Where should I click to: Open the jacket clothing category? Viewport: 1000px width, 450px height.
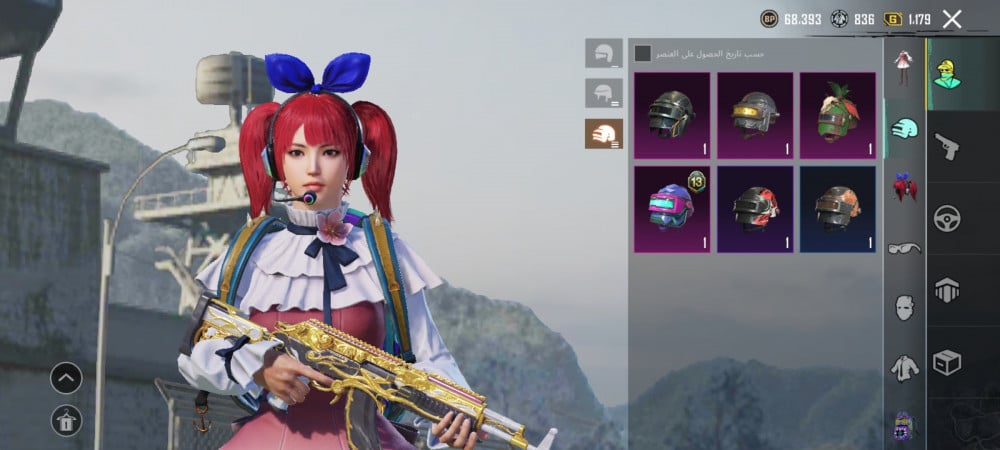point(904,368)
